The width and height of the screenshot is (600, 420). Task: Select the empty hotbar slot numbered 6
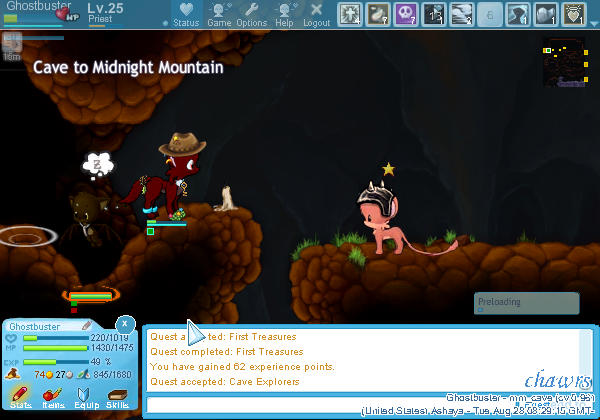pyautogui.click(x=490, y=13)
